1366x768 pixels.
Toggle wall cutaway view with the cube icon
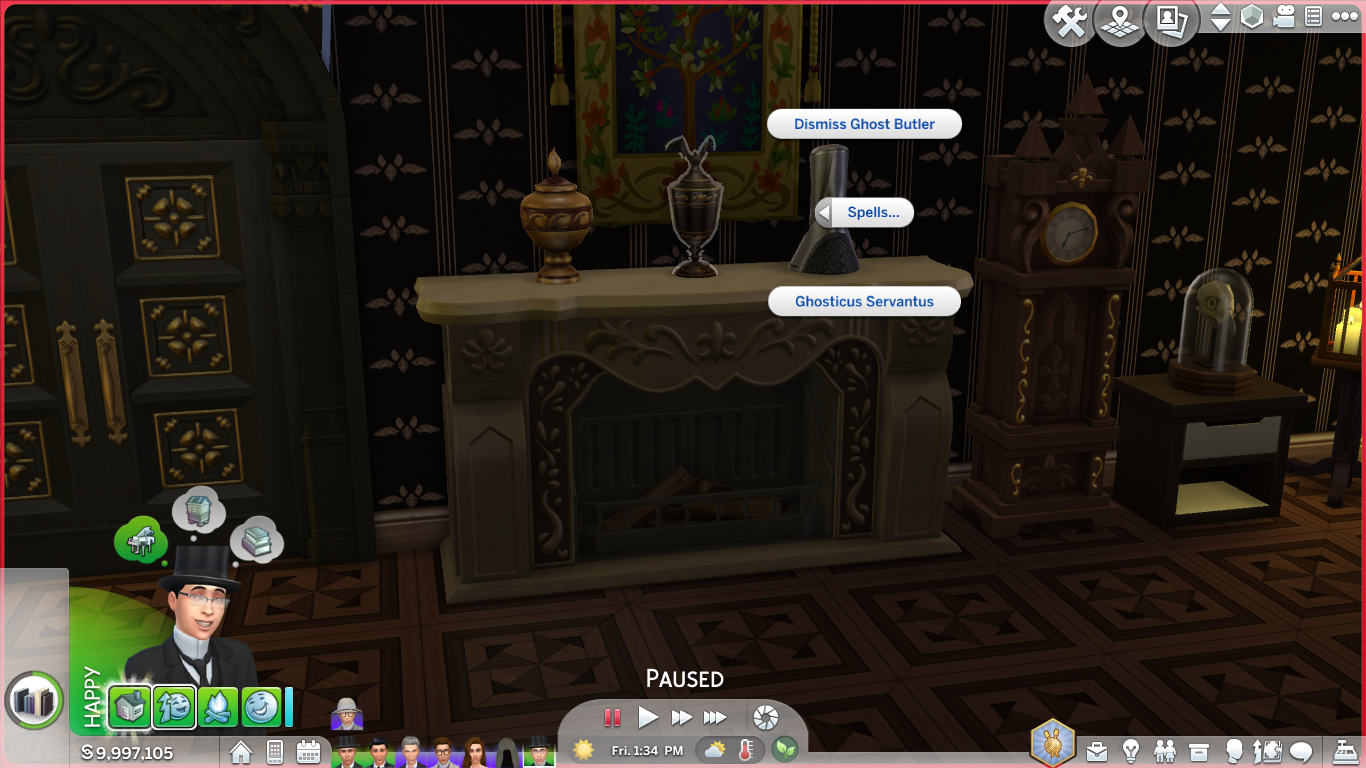(x=1253, y=17)
